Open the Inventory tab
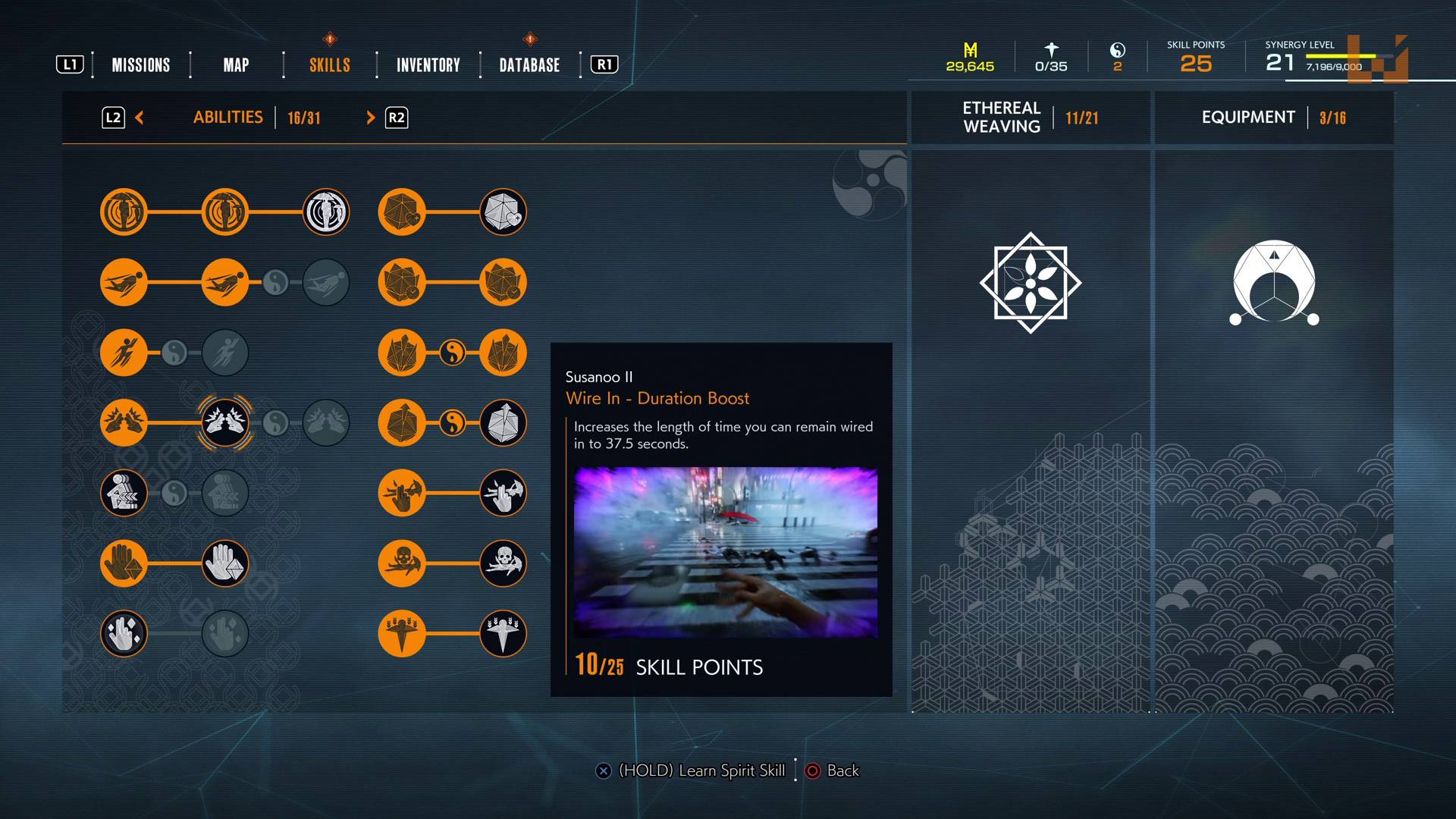 (428, 65)
